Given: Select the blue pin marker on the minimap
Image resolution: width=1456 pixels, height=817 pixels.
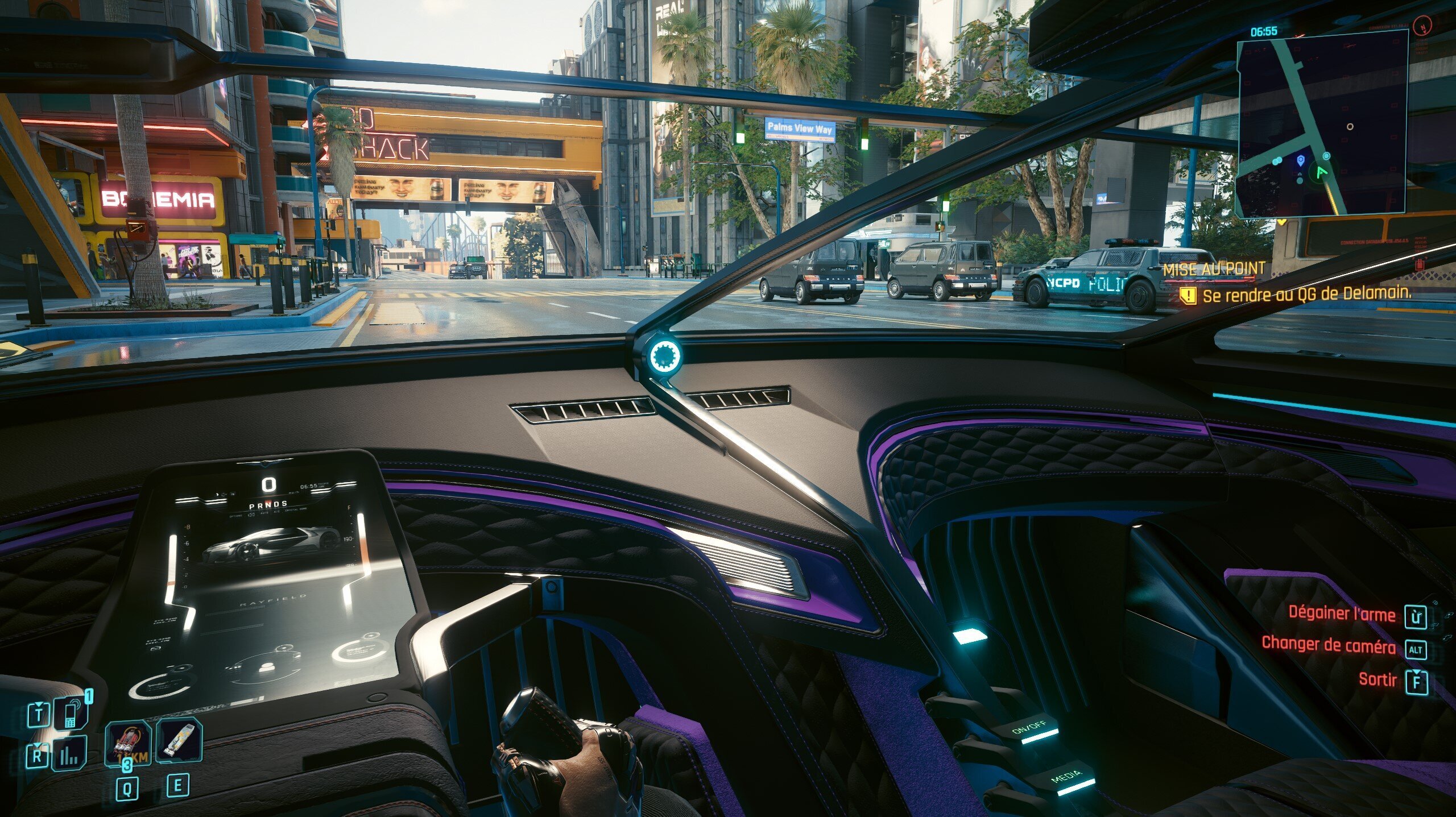Looking at the screenshot, I should [1300, 161].
